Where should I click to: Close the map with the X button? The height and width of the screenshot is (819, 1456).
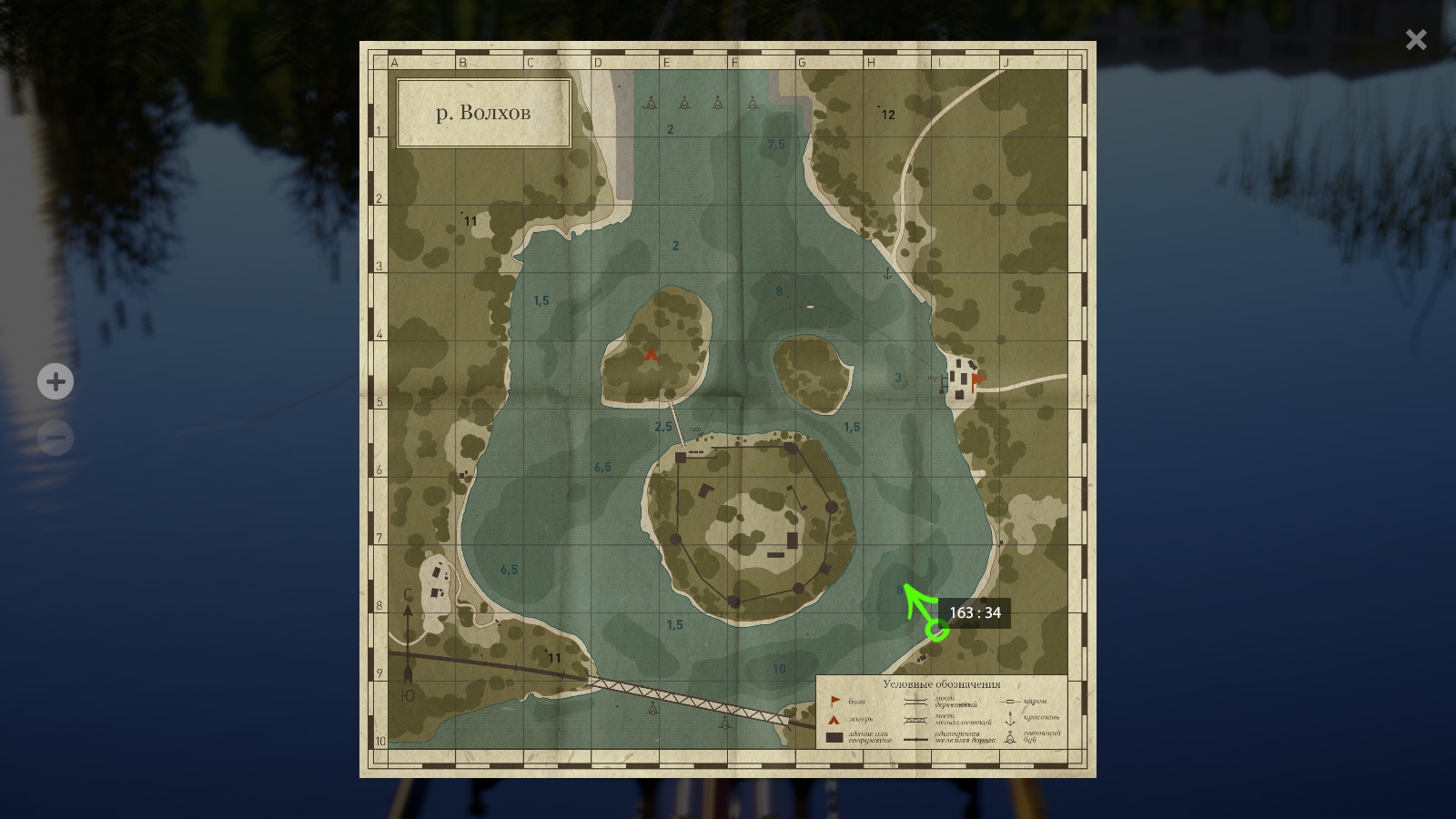point(1415,39)
